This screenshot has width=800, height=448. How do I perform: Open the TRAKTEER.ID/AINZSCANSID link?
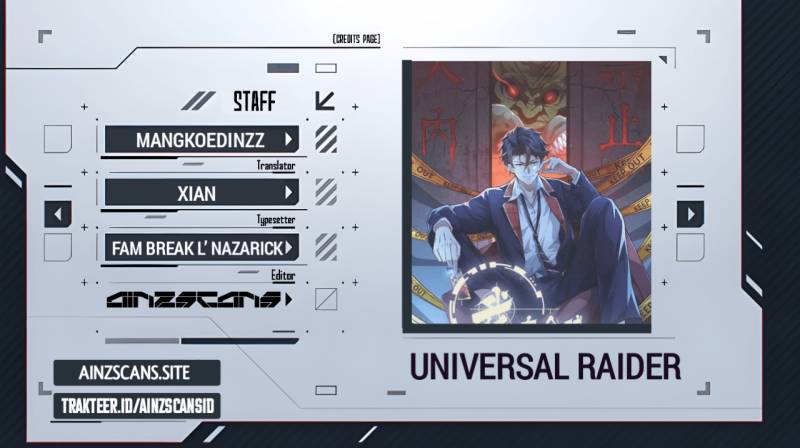coord(136,405)
